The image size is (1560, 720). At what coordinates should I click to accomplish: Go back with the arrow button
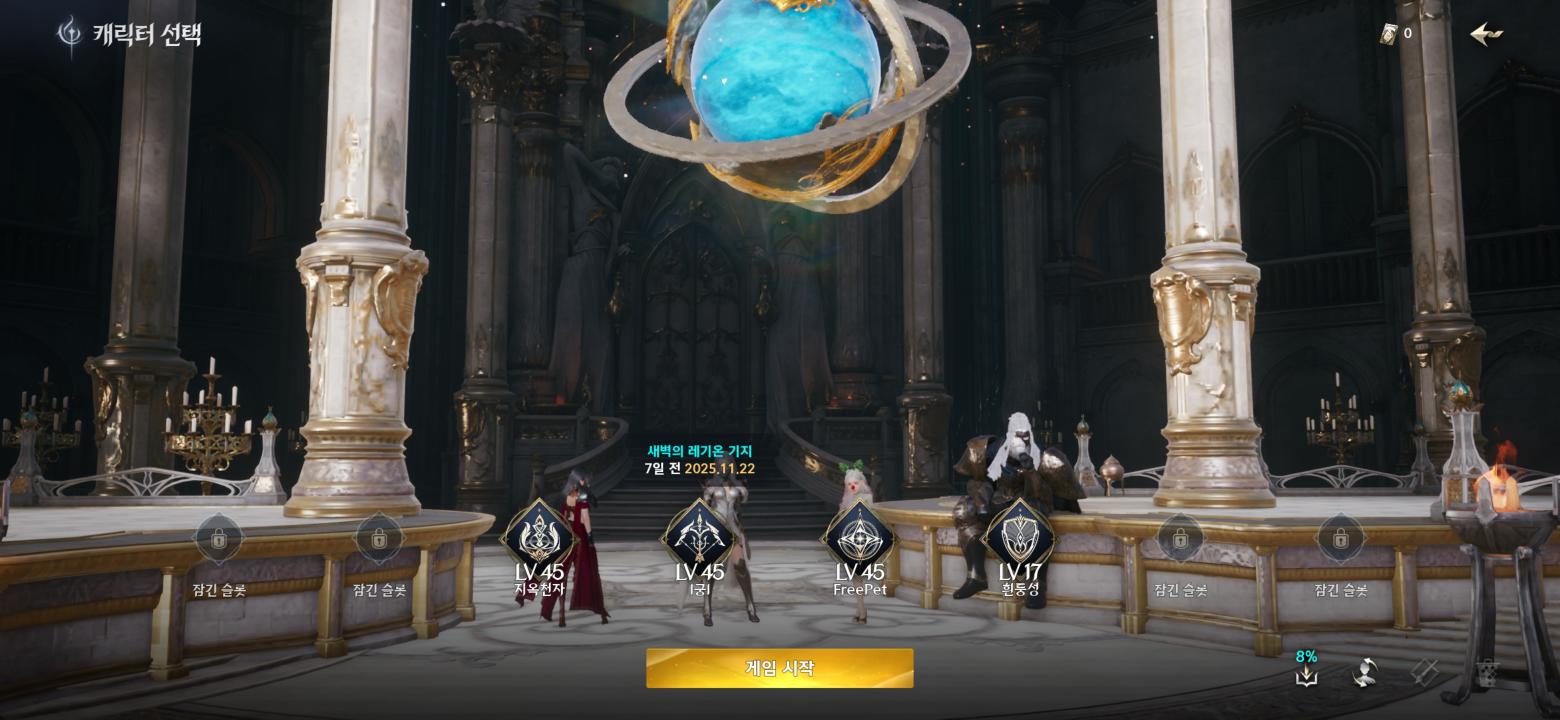point(1486,34)
